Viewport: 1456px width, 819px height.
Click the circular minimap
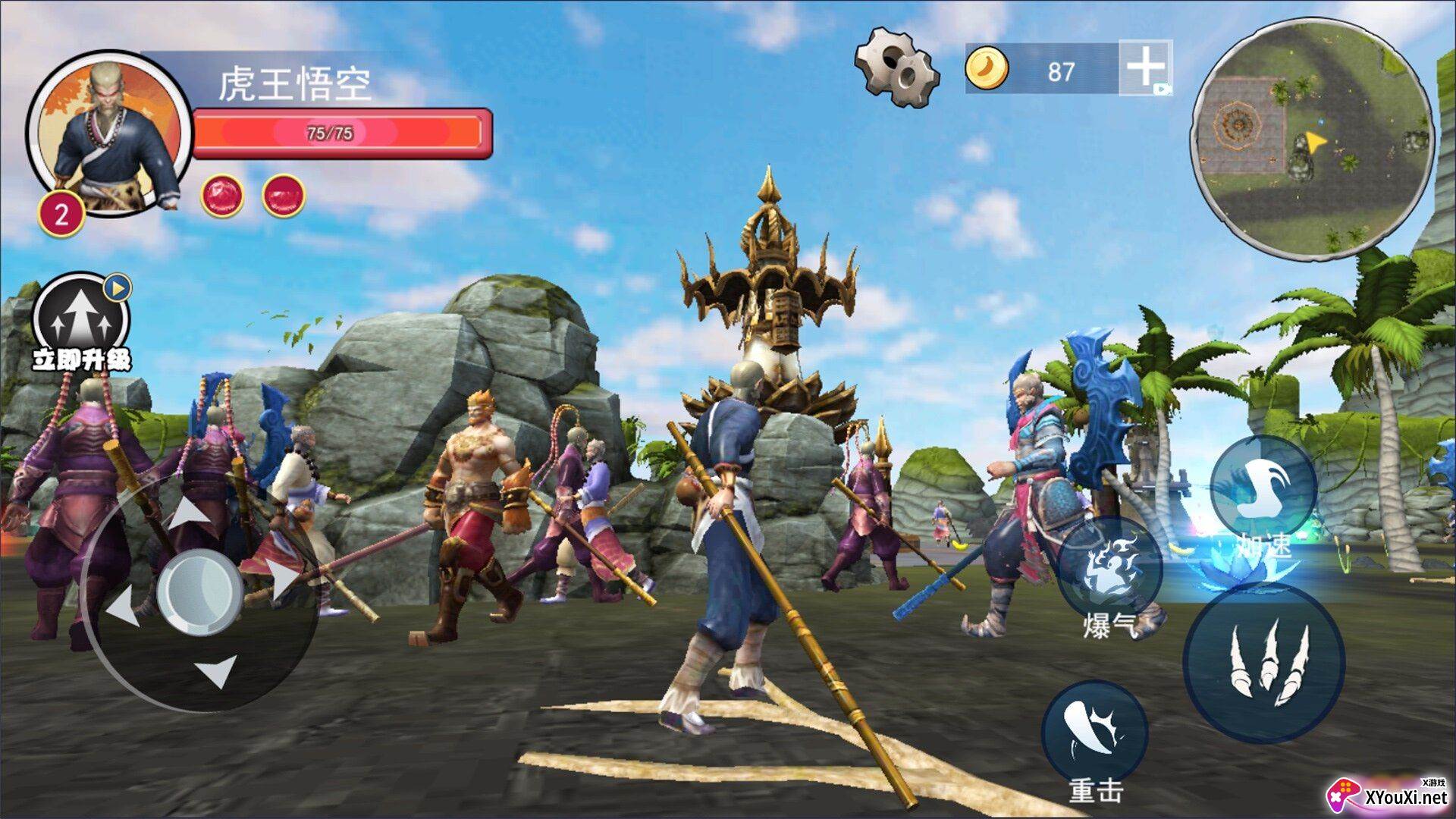coord(1312,139)
